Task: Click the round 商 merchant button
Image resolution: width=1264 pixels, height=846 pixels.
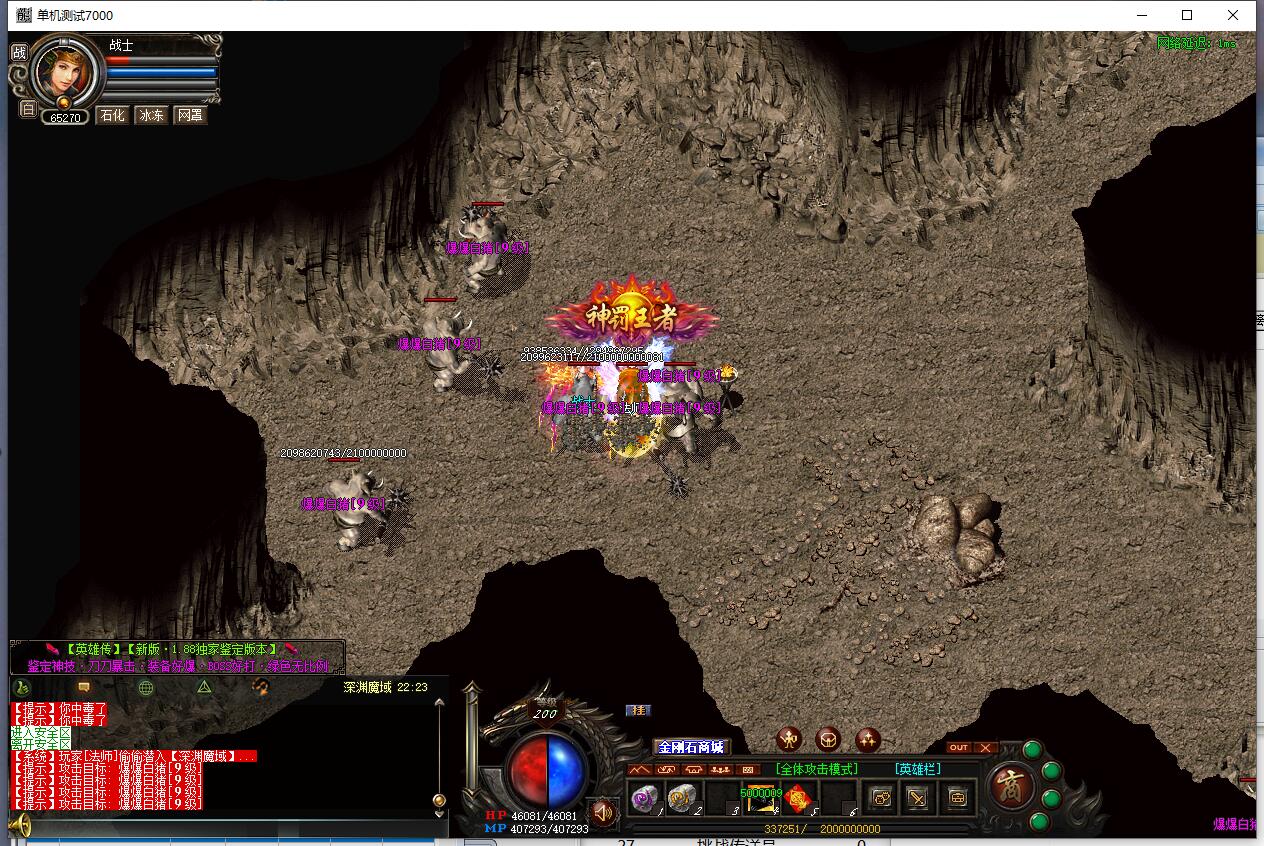Action: click(x=1011, y=786)
